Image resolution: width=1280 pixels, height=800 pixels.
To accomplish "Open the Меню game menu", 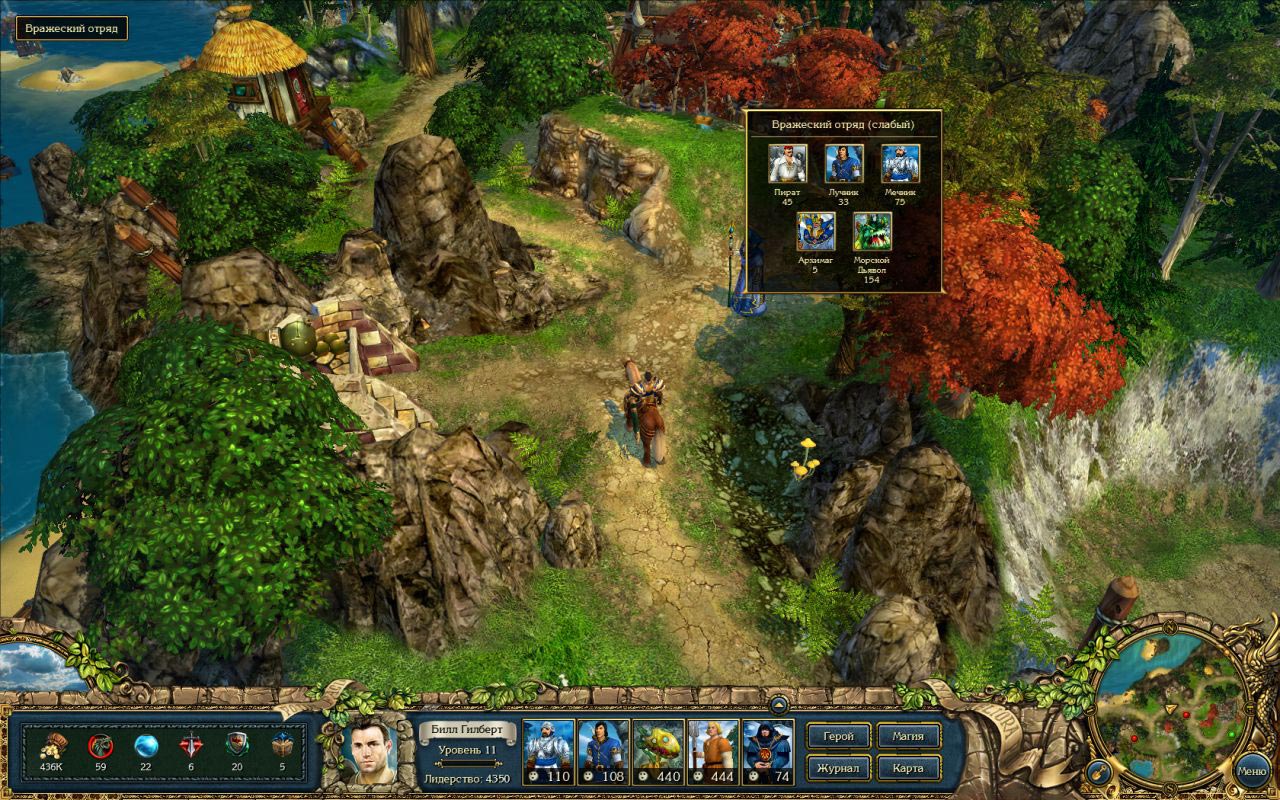I will [1251, 771].
